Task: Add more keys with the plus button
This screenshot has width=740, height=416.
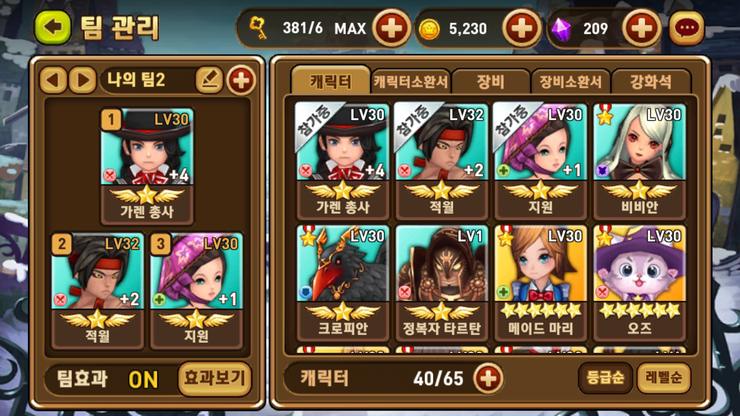Action: tap(392, 28)
